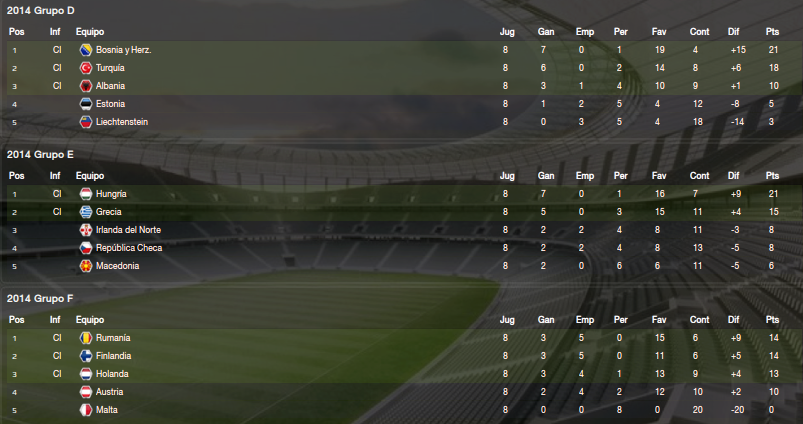Viewport: 803px width, 424px height.
Task: Open República Checa team entry
Action: [x=127, y=248]
